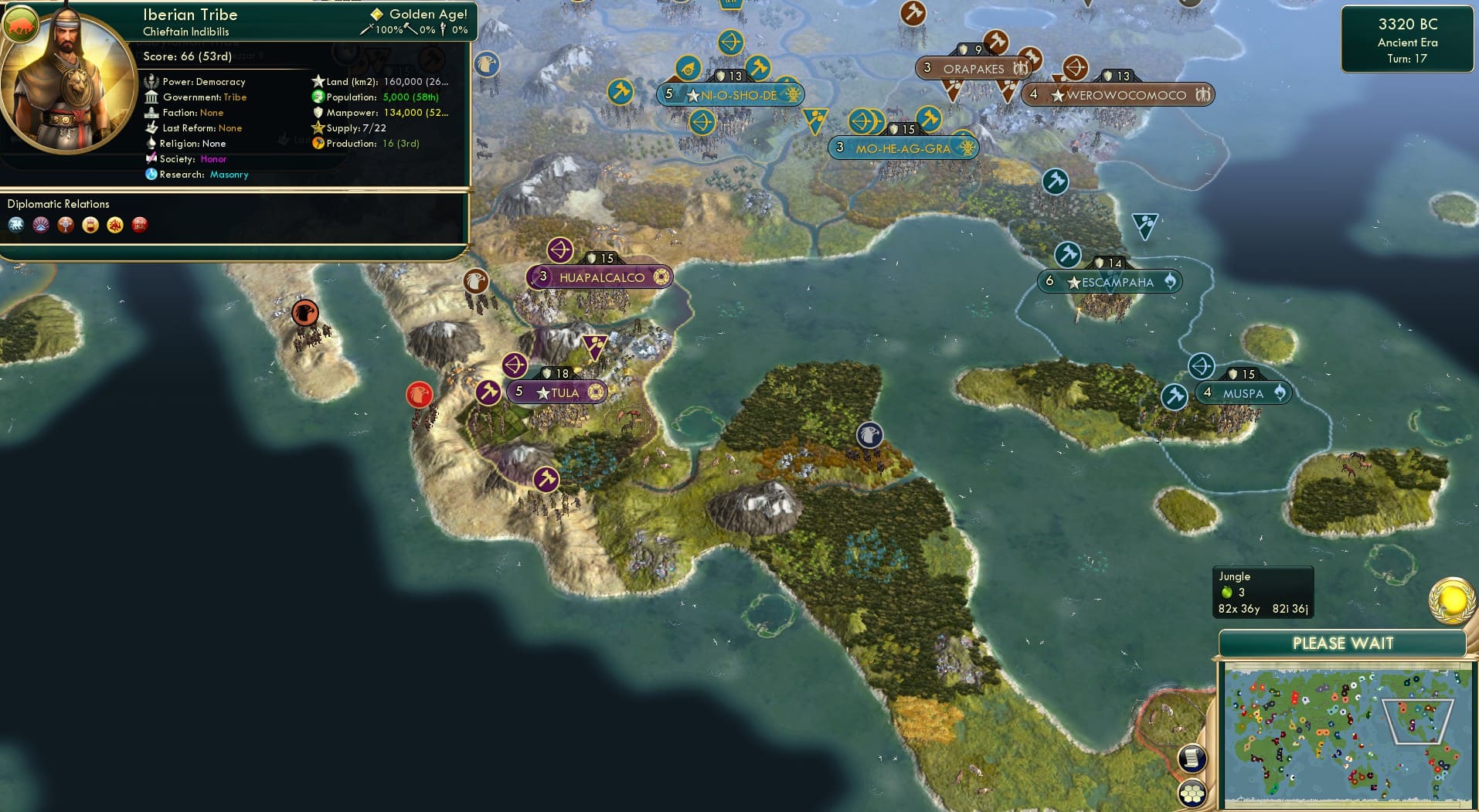This screenshot has height=812, width=1479.
Task: Expand the Tula city banner
Action: coord(556,392)
